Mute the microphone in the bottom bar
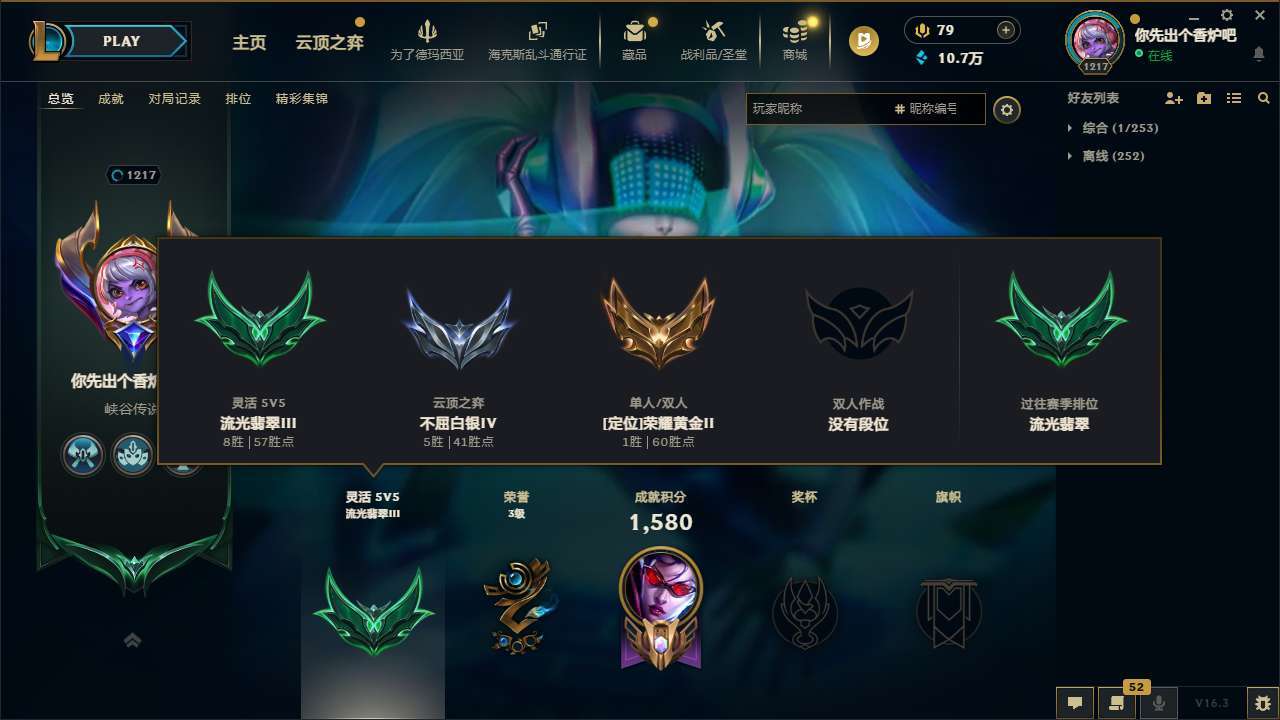The image size is (1280, 720). (1160, 703)
